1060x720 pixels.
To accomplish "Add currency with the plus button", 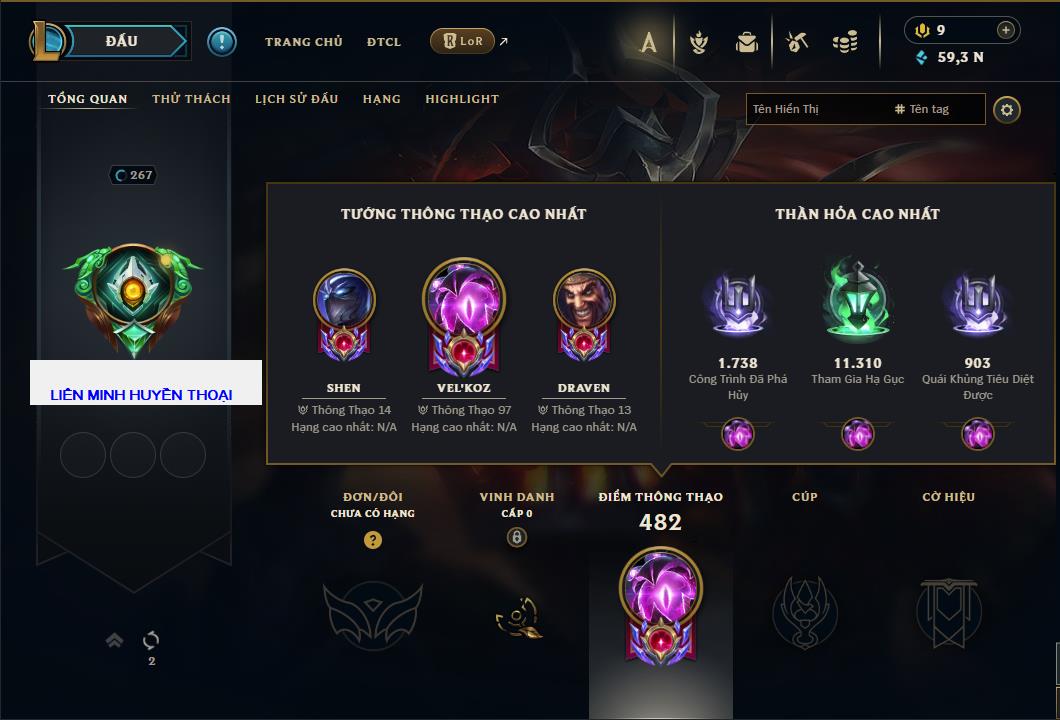I will [1006, 30].
